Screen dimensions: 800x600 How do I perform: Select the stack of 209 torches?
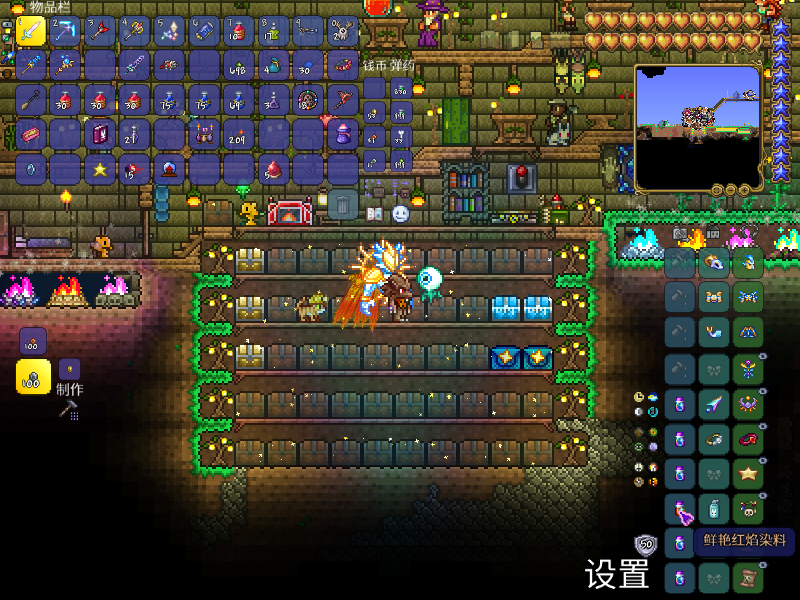pyautogui.click(x=238, y=134)
